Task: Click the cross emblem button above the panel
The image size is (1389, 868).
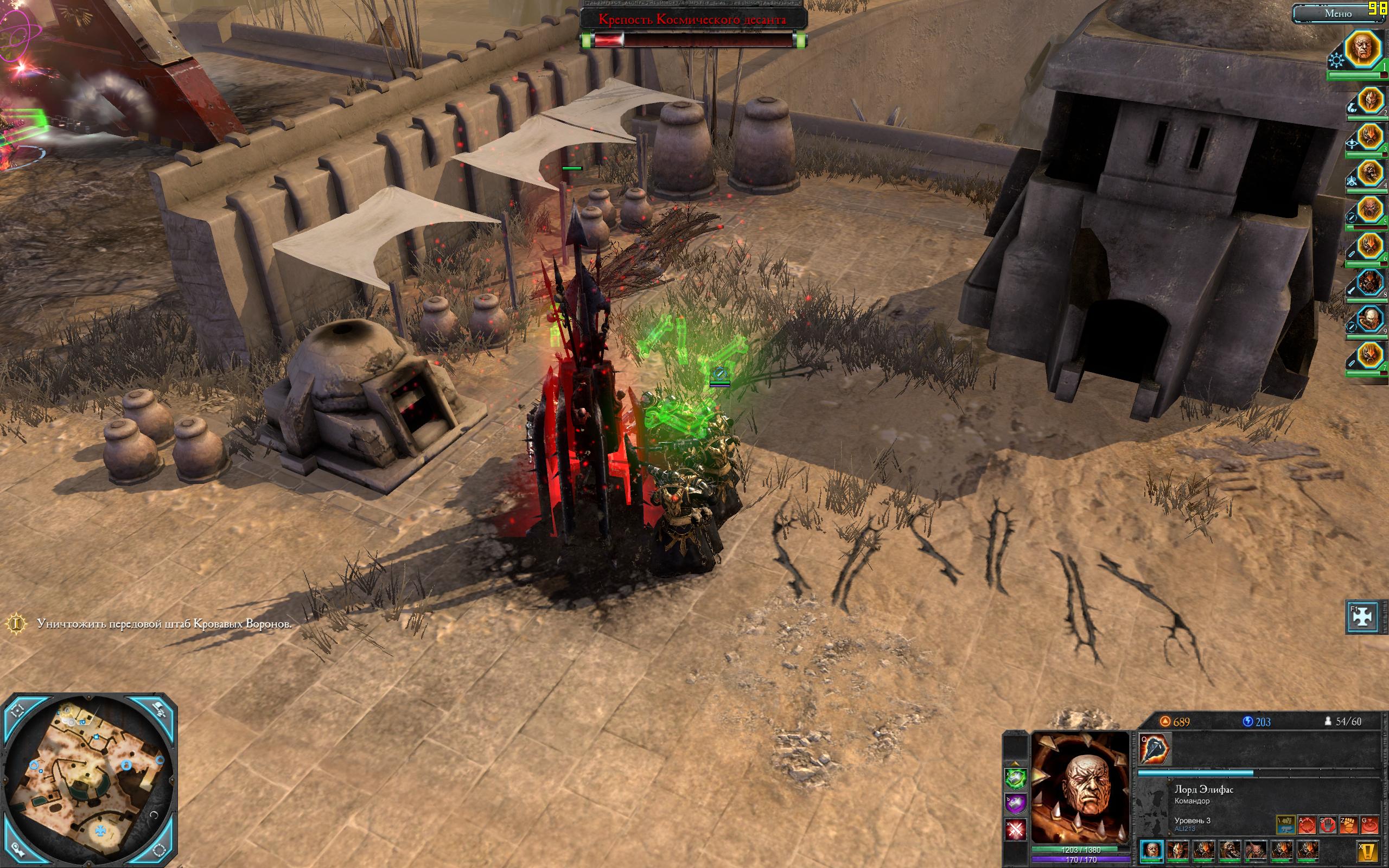Action: (x=1362, y=617)
